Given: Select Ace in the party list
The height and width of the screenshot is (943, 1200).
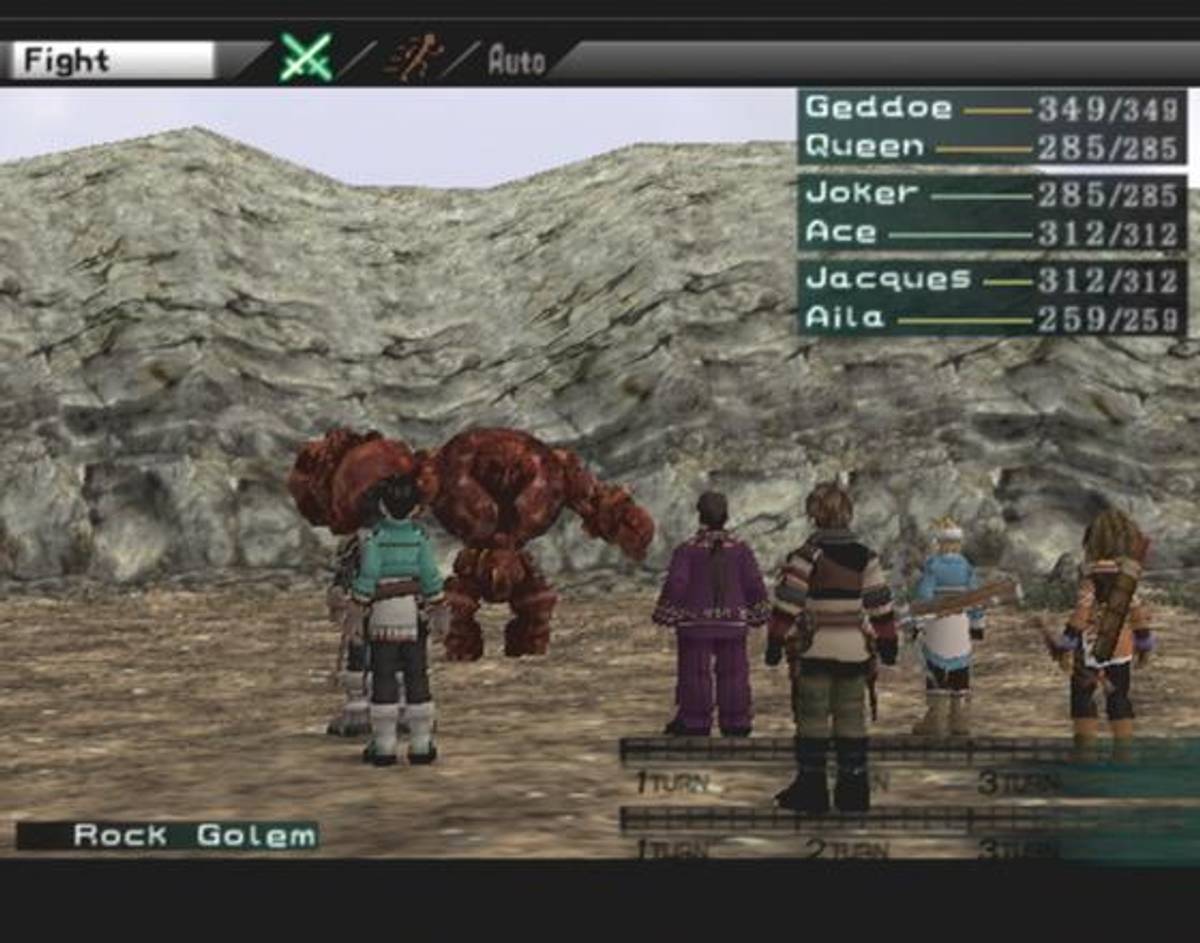Looking at the screenshot, I should (990, 233).
